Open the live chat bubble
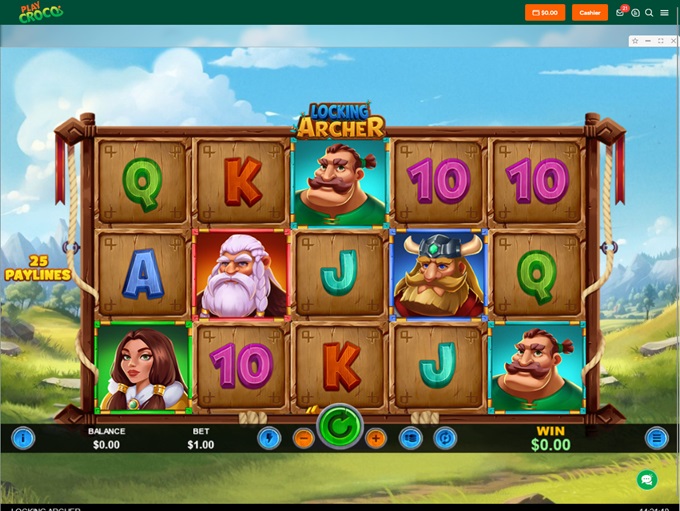Screen dimensions: 680x511 [647, 480]
